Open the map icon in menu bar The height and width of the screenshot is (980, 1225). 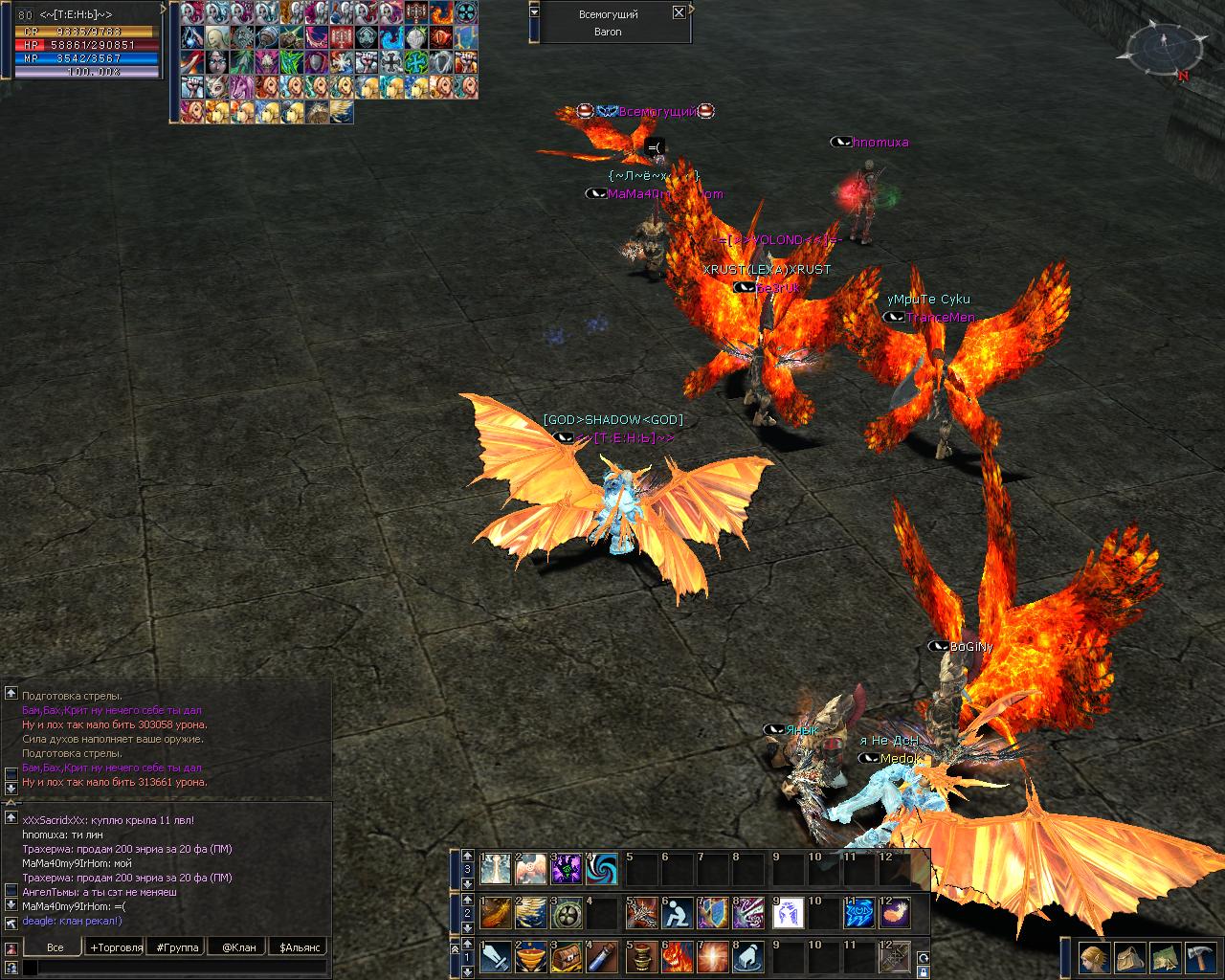tap(1164, 958)
